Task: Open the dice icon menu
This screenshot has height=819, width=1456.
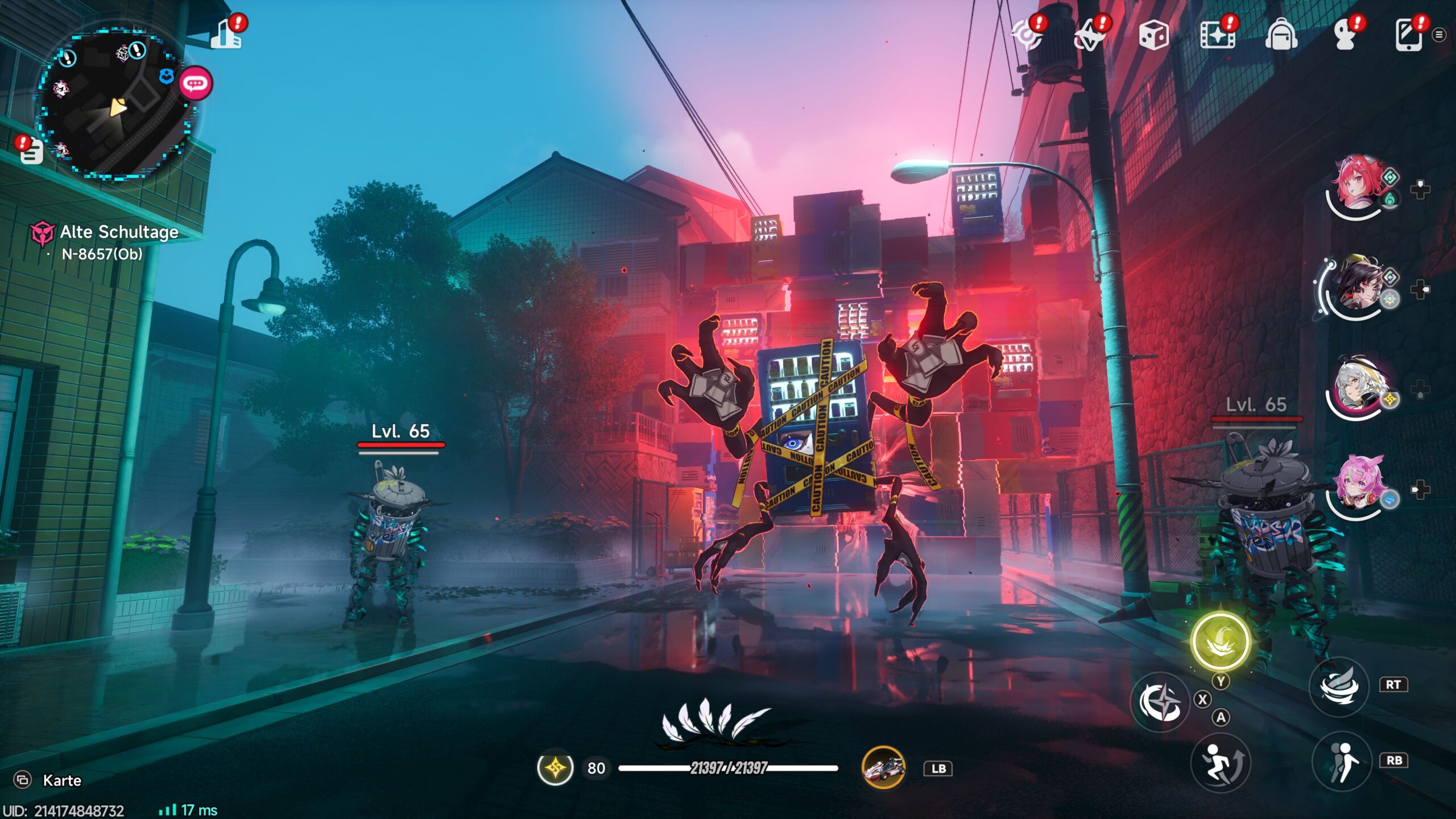Action: (x=1153, y=35)
